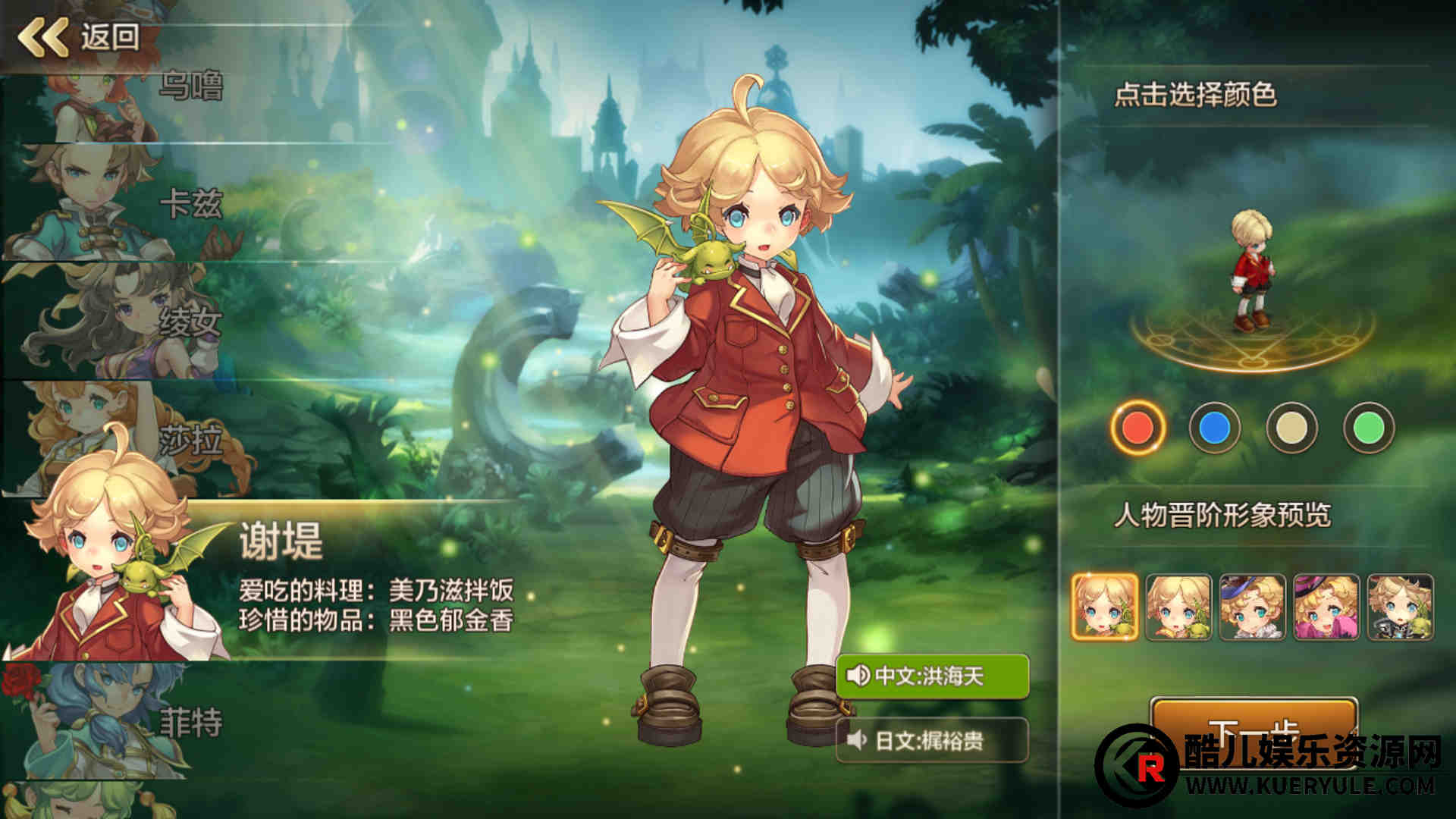Screen dimensions: 1456x819
Task: Select the green color swatch
Action: pyautogui.click(x=1369, y=428)
